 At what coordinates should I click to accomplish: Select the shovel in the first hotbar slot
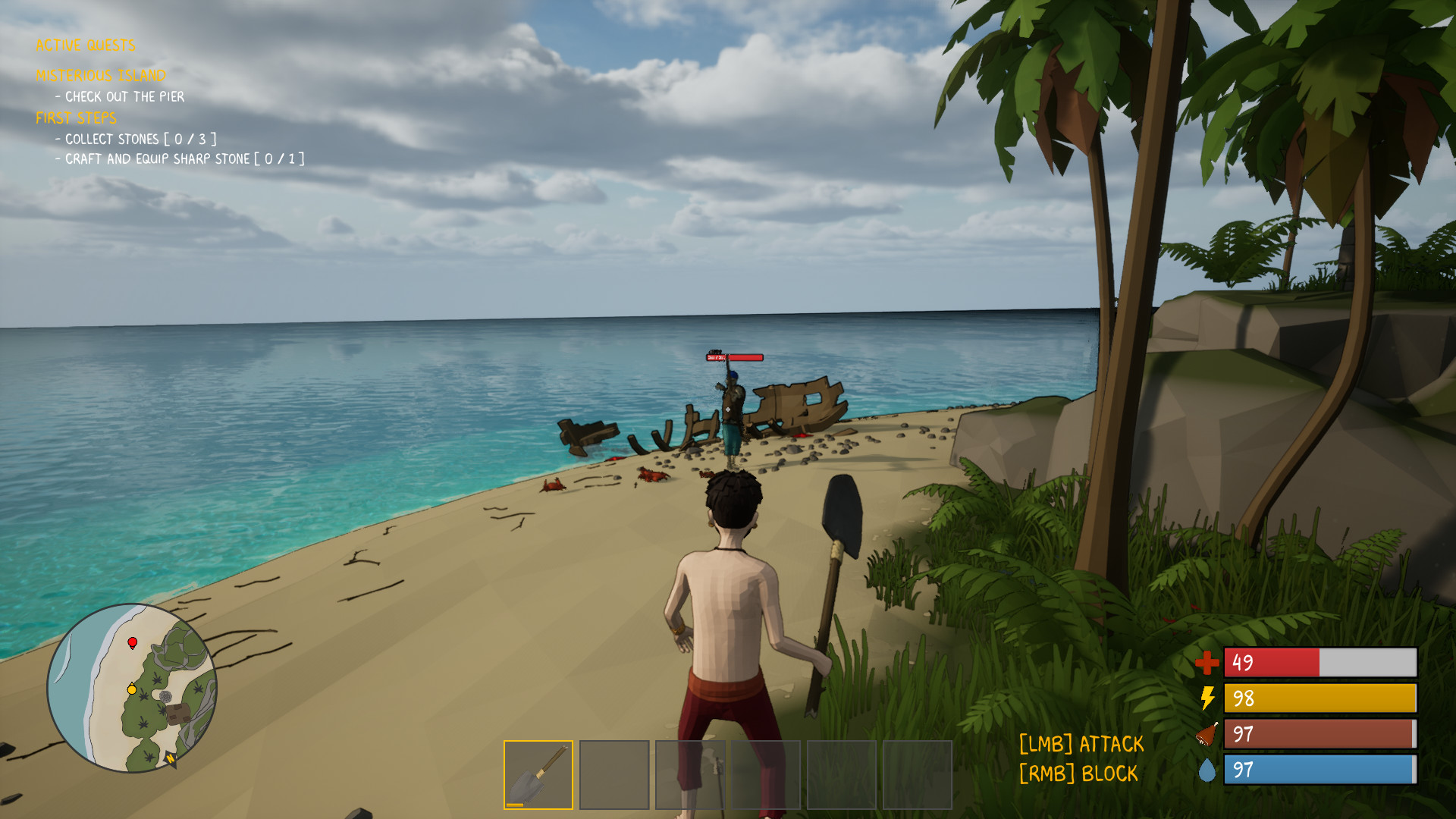(x=537, y=774)
